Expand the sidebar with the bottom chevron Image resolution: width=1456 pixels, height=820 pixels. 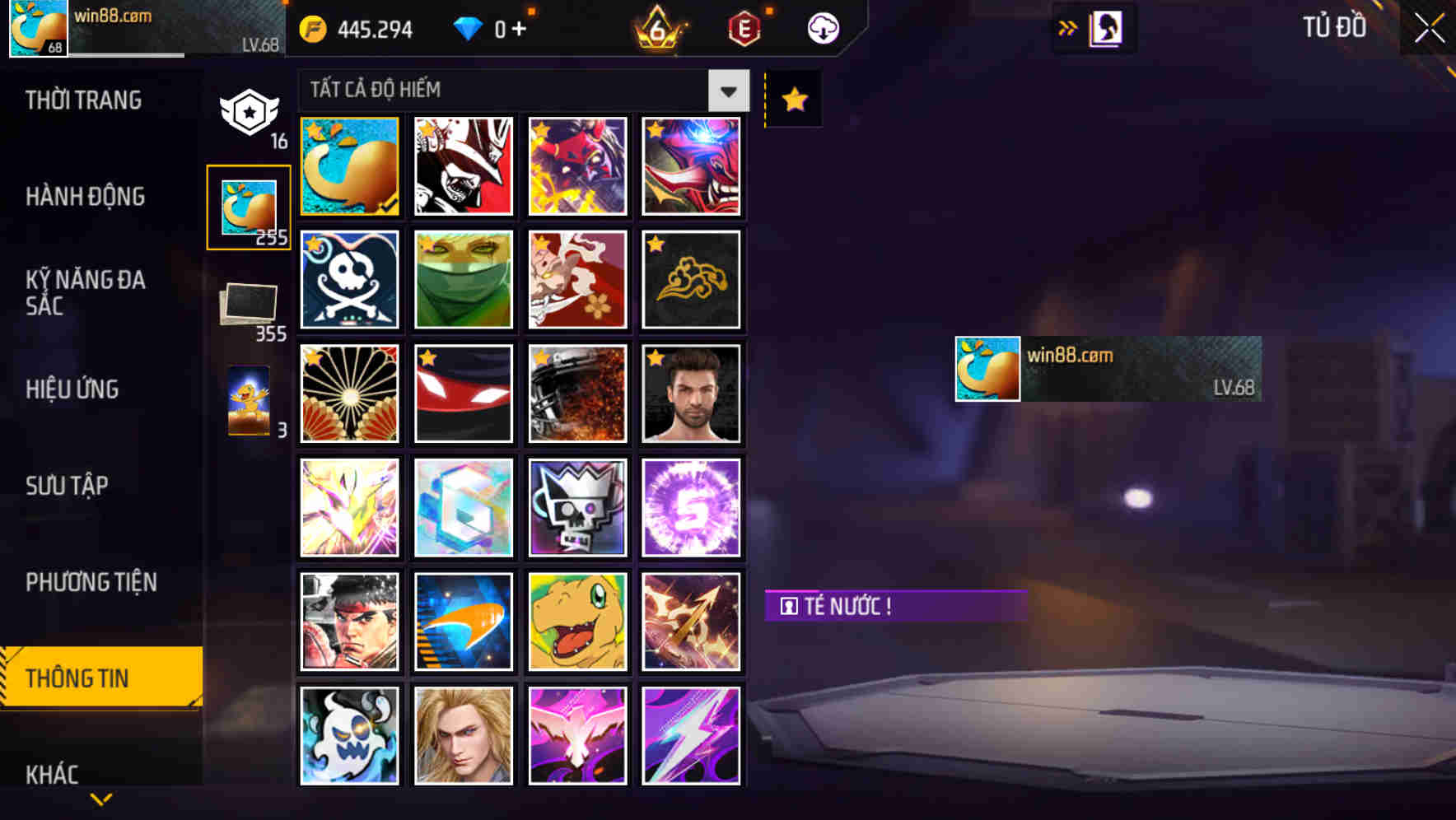101,797
